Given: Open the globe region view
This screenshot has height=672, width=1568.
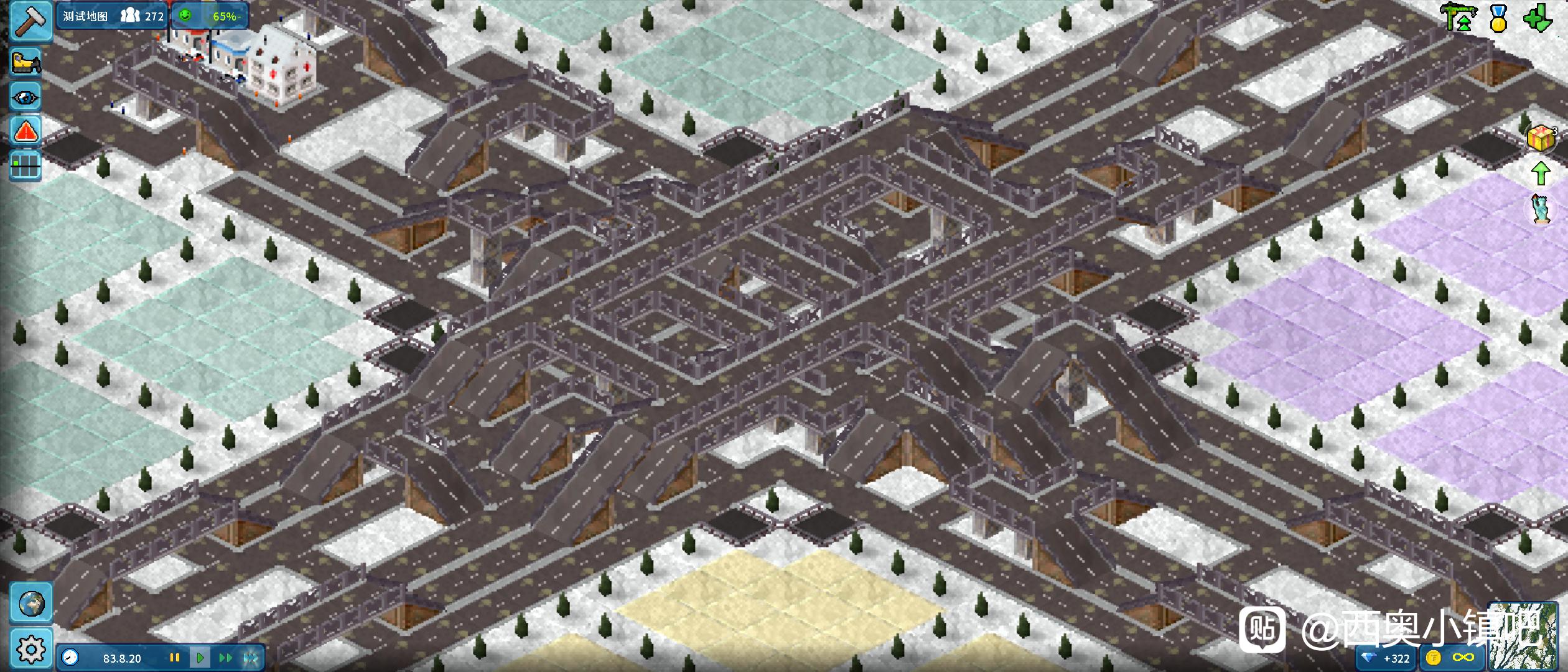Looking at the screenshot, I should point(31,603).
